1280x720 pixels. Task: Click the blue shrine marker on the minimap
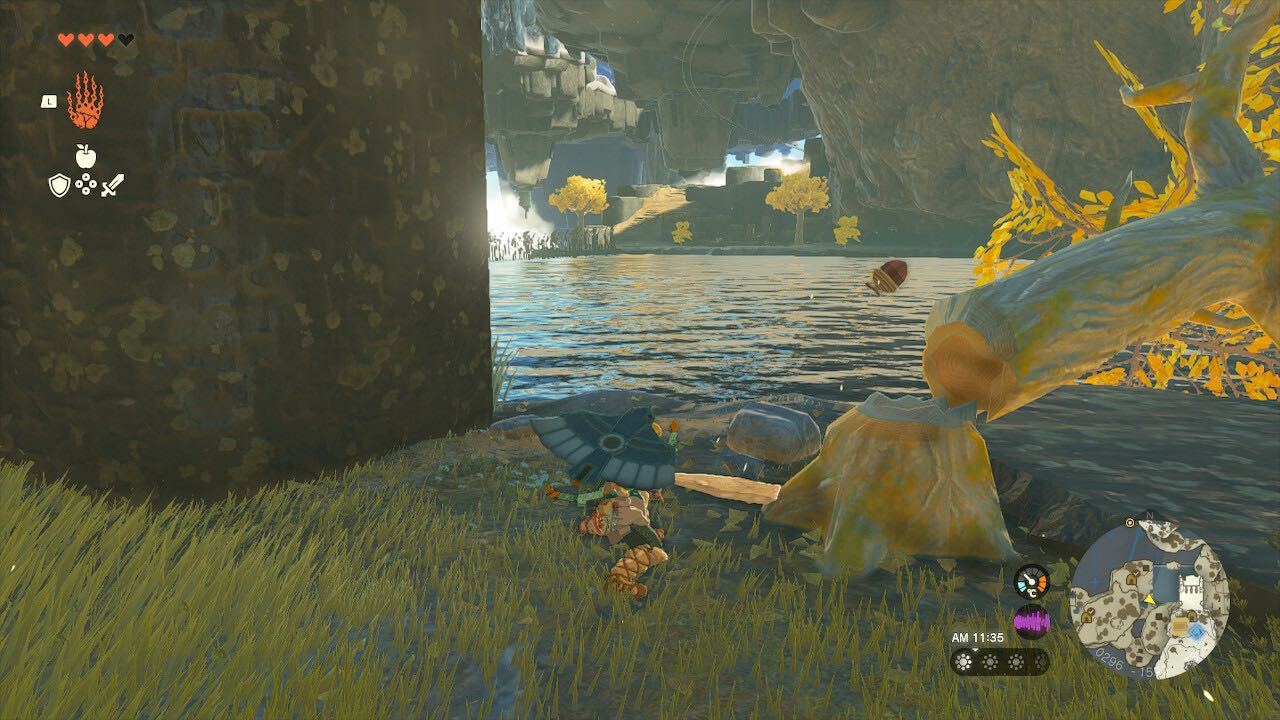[x=1196, y=631]
